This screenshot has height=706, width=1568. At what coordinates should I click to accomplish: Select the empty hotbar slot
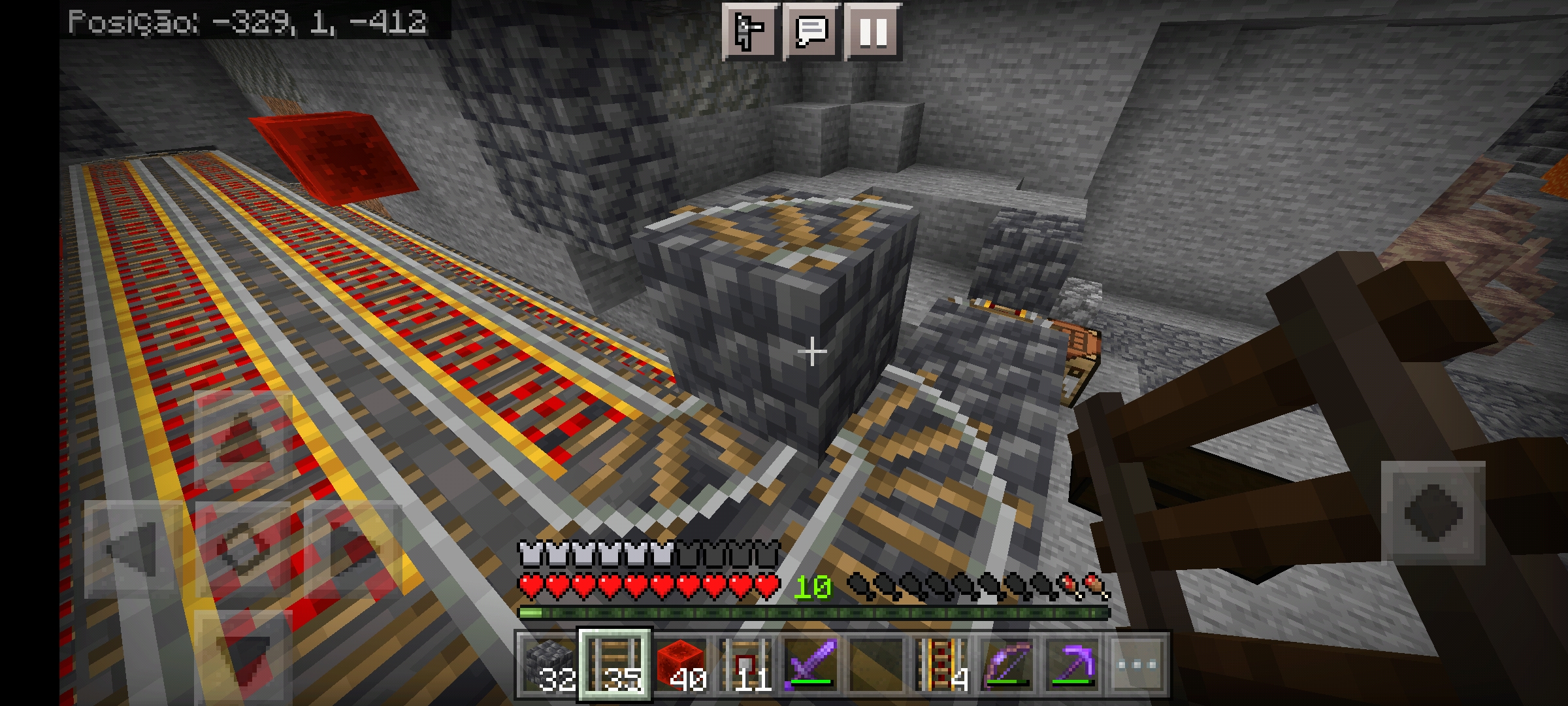[x=876, y=665]
